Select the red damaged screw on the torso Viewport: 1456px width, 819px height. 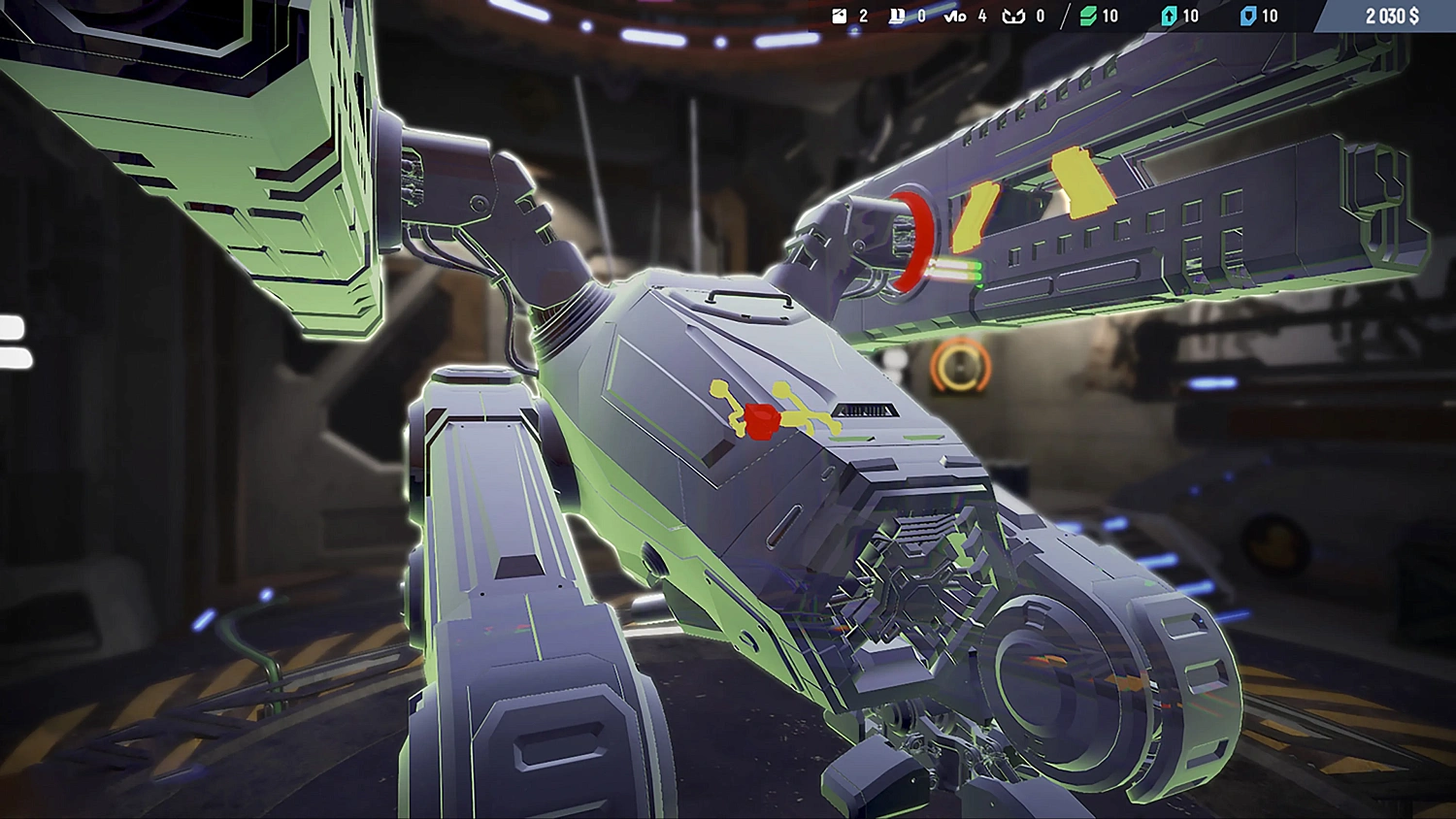762,419
